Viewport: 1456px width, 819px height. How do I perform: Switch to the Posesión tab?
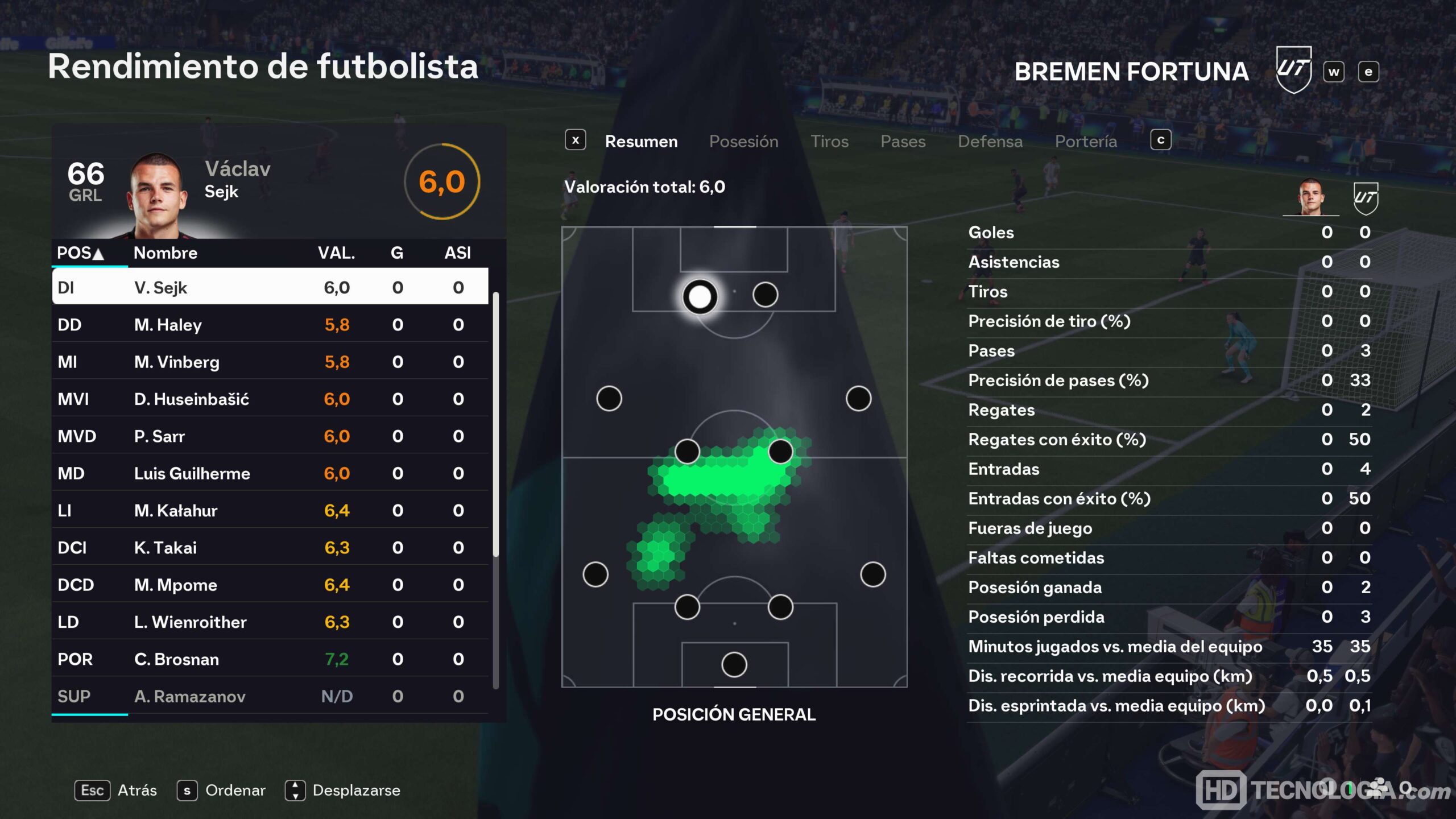(x=743, y=142)
